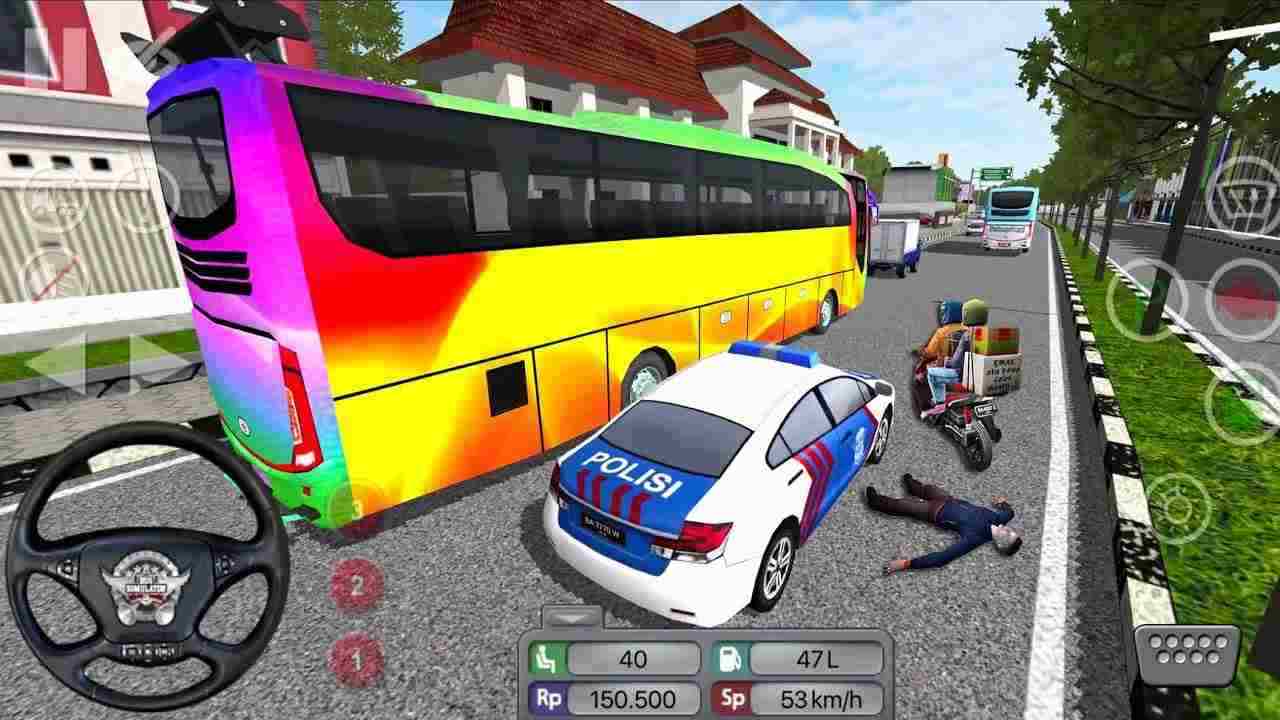Screen dimensions: 1280x720
Task: Select the Rp currency label in HUD
Action: [x=547, y=698]
